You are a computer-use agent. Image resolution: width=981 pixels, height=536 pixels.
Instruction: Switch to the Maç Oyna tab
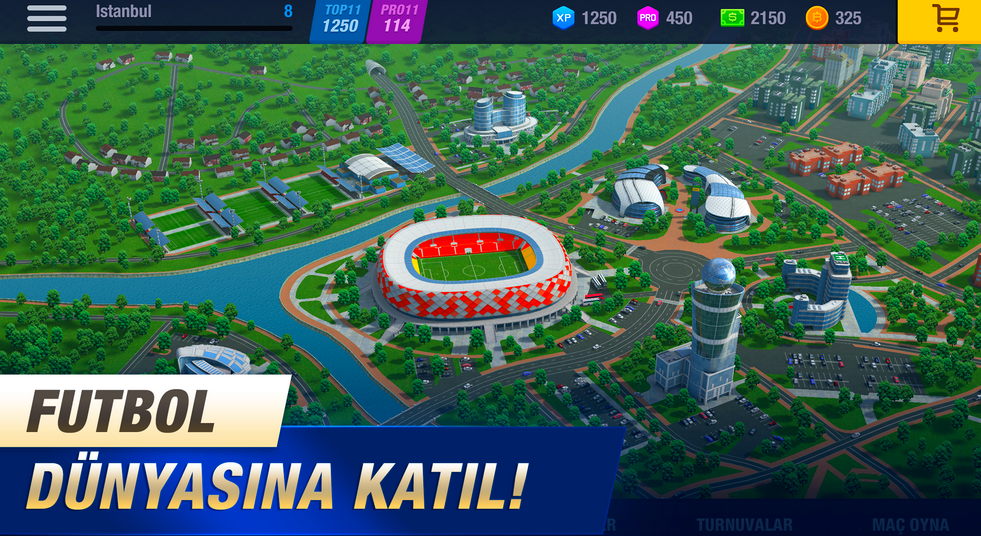909,525
